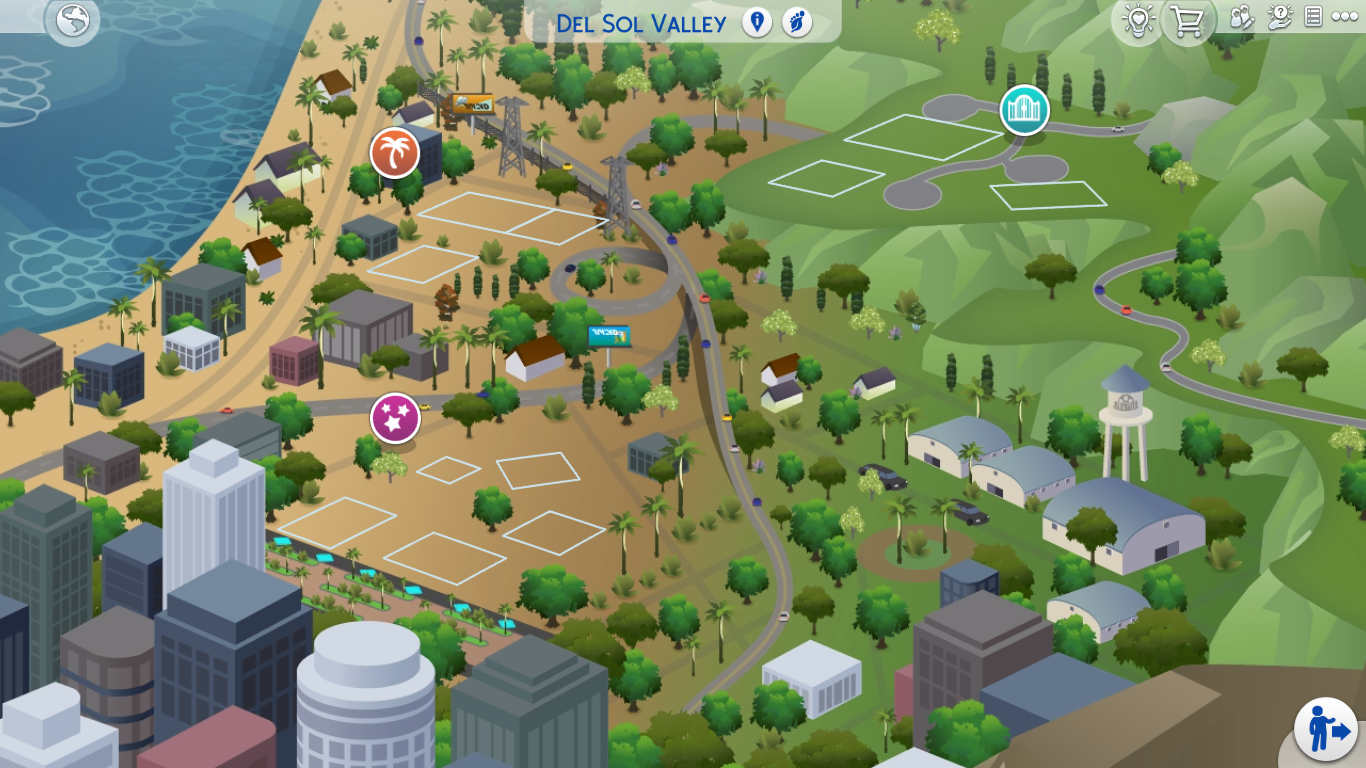Open the three-dot options menu
The width and height of the screenshot is (1366, 768).
pos(1345,17)
